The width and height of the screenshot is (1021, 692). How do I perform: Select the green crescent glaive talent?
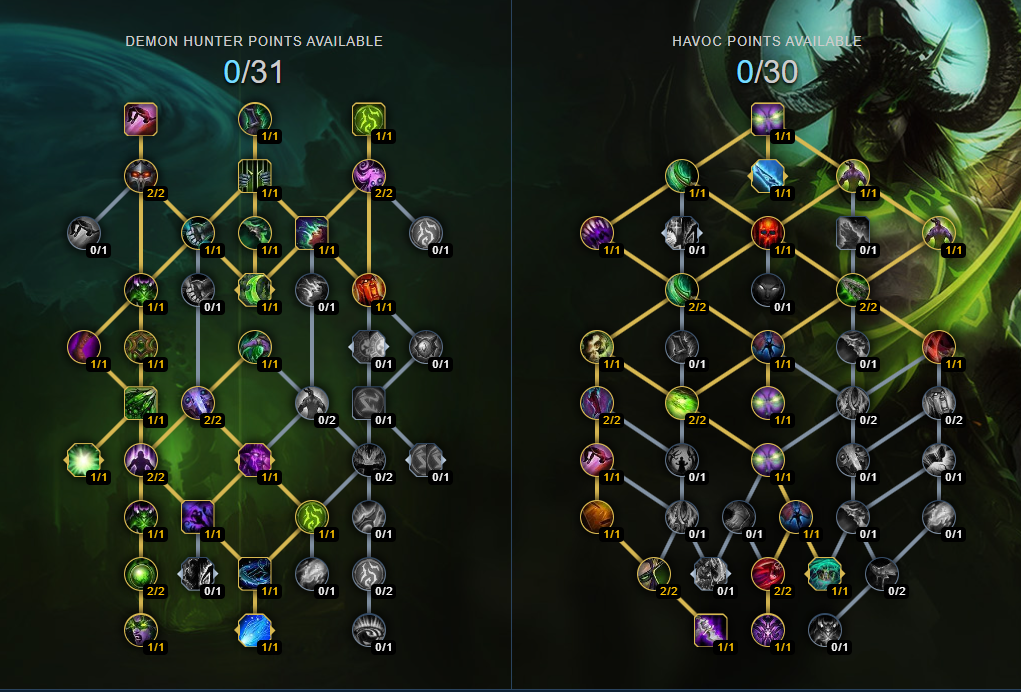tap(254, 290)
